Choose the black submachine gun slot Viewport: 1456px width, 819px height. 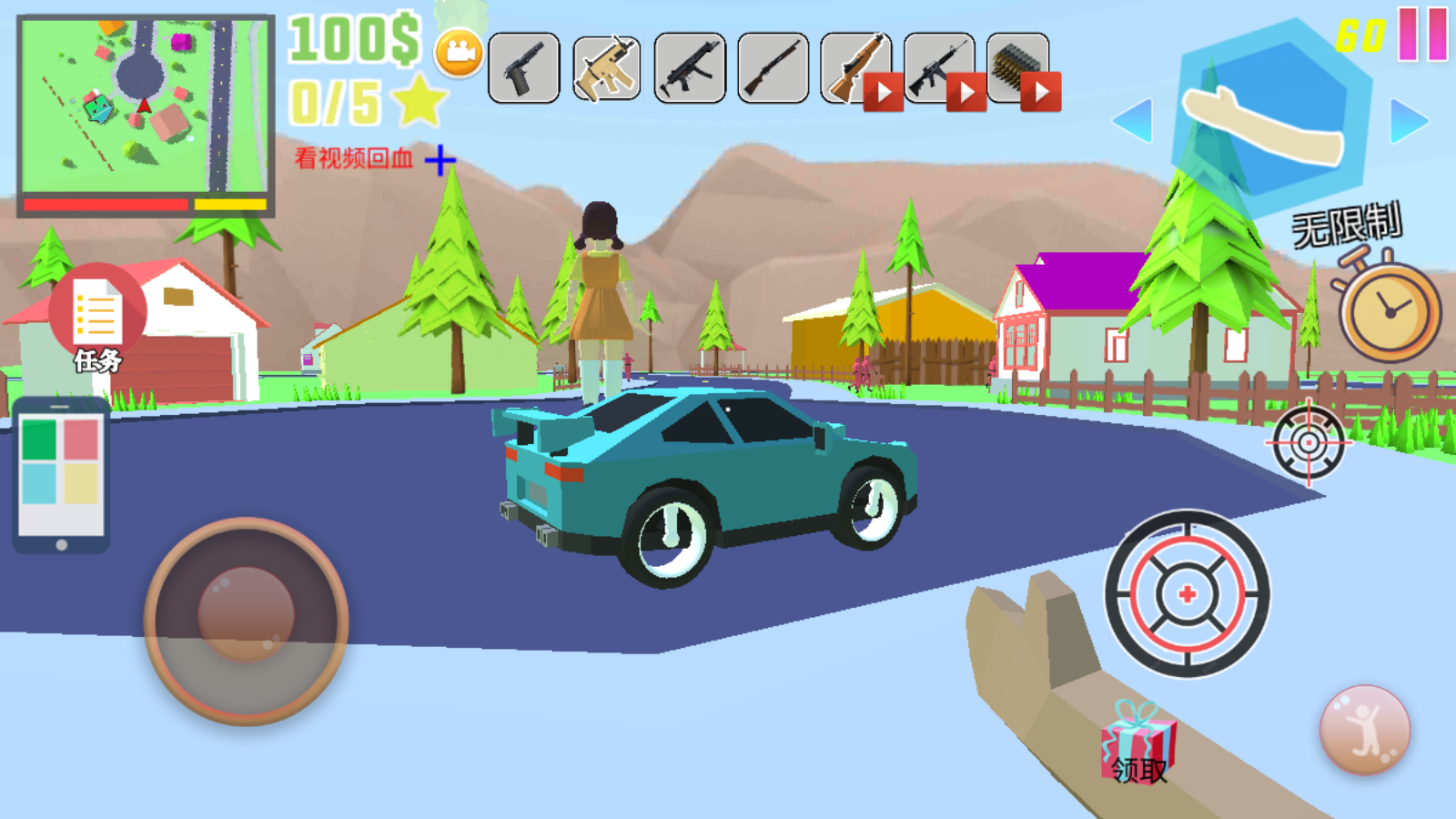[690, 68]
